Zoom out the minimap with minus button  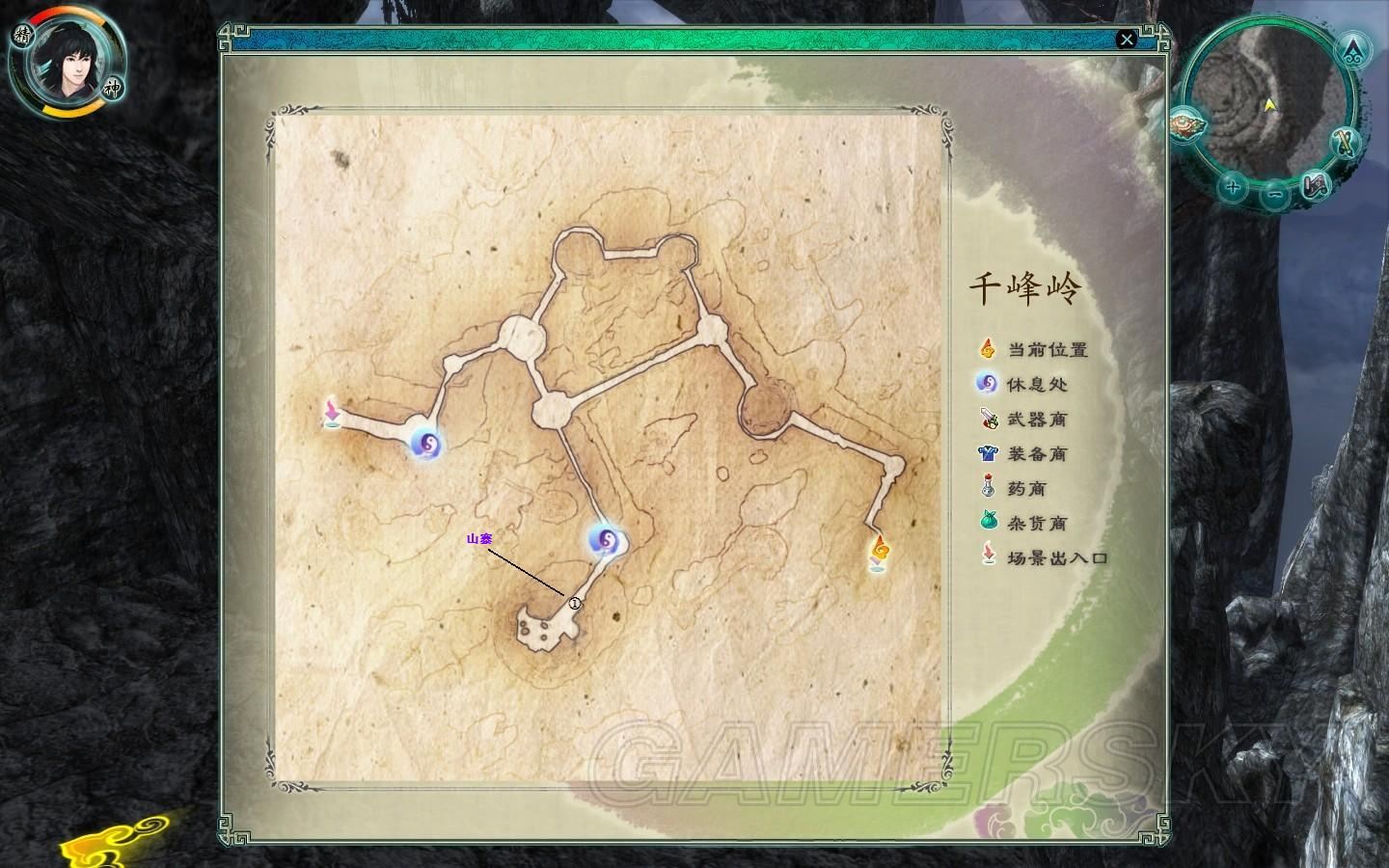click(x=1275, y=194)
